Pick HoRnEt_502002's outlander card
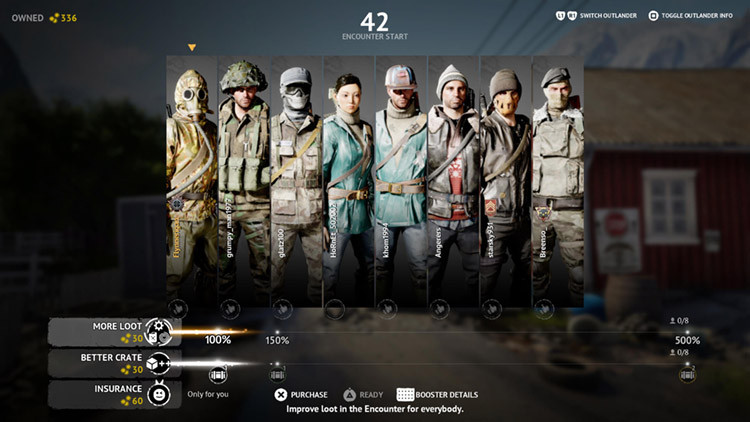 tap(348, 180)
